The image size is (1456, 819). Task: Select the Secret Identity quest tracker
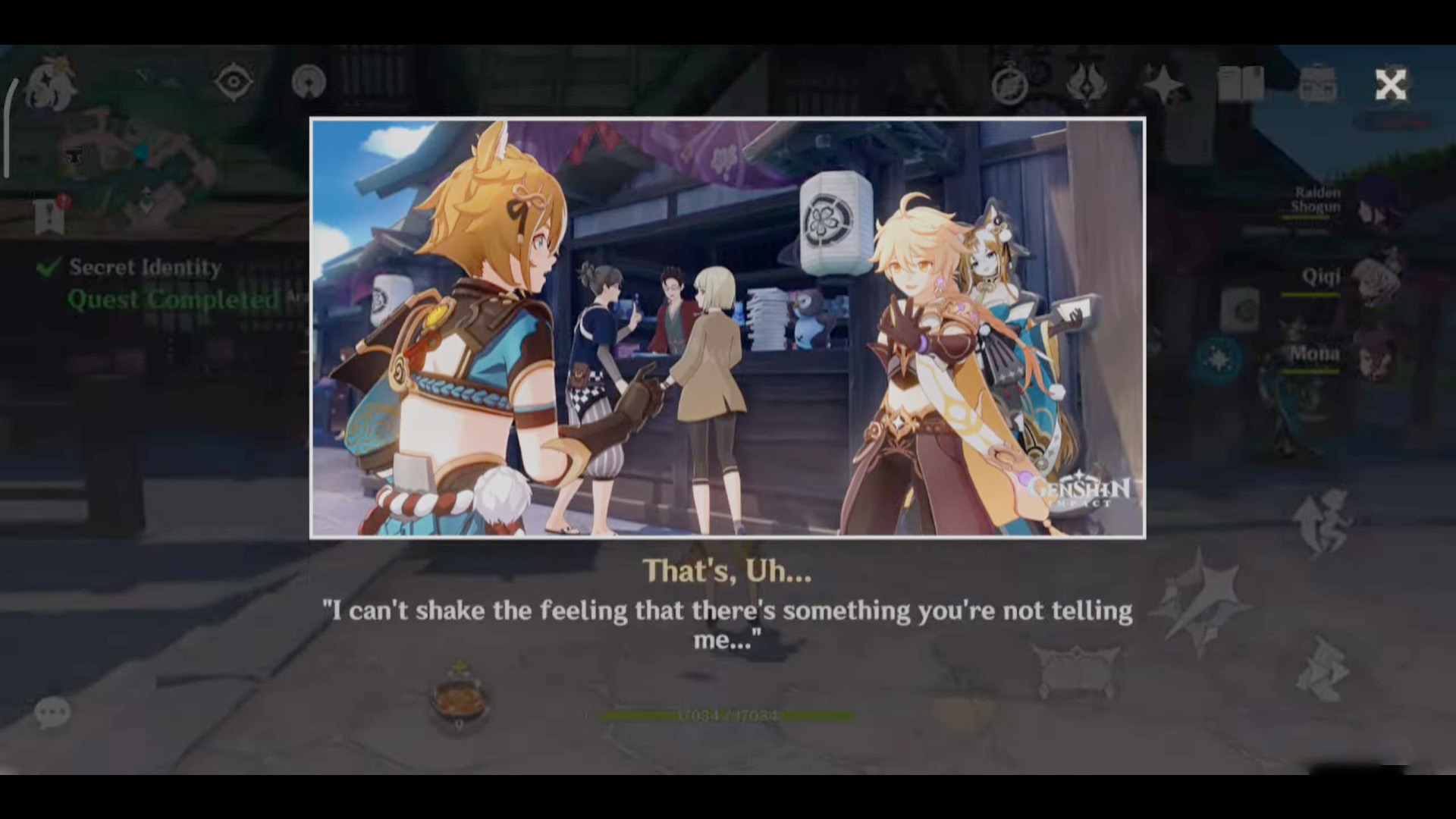[144, 268]
